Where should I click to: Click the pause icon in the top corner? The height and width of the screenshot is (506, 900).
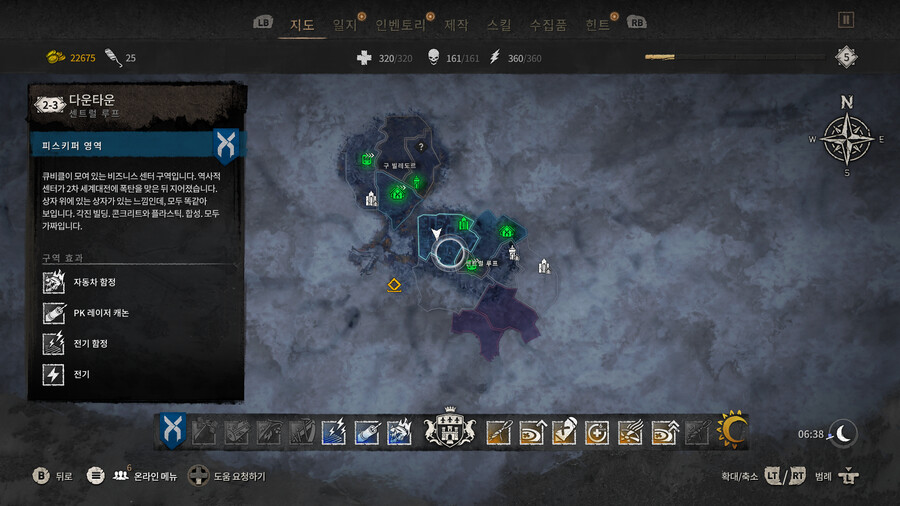(x=846, y=19)
